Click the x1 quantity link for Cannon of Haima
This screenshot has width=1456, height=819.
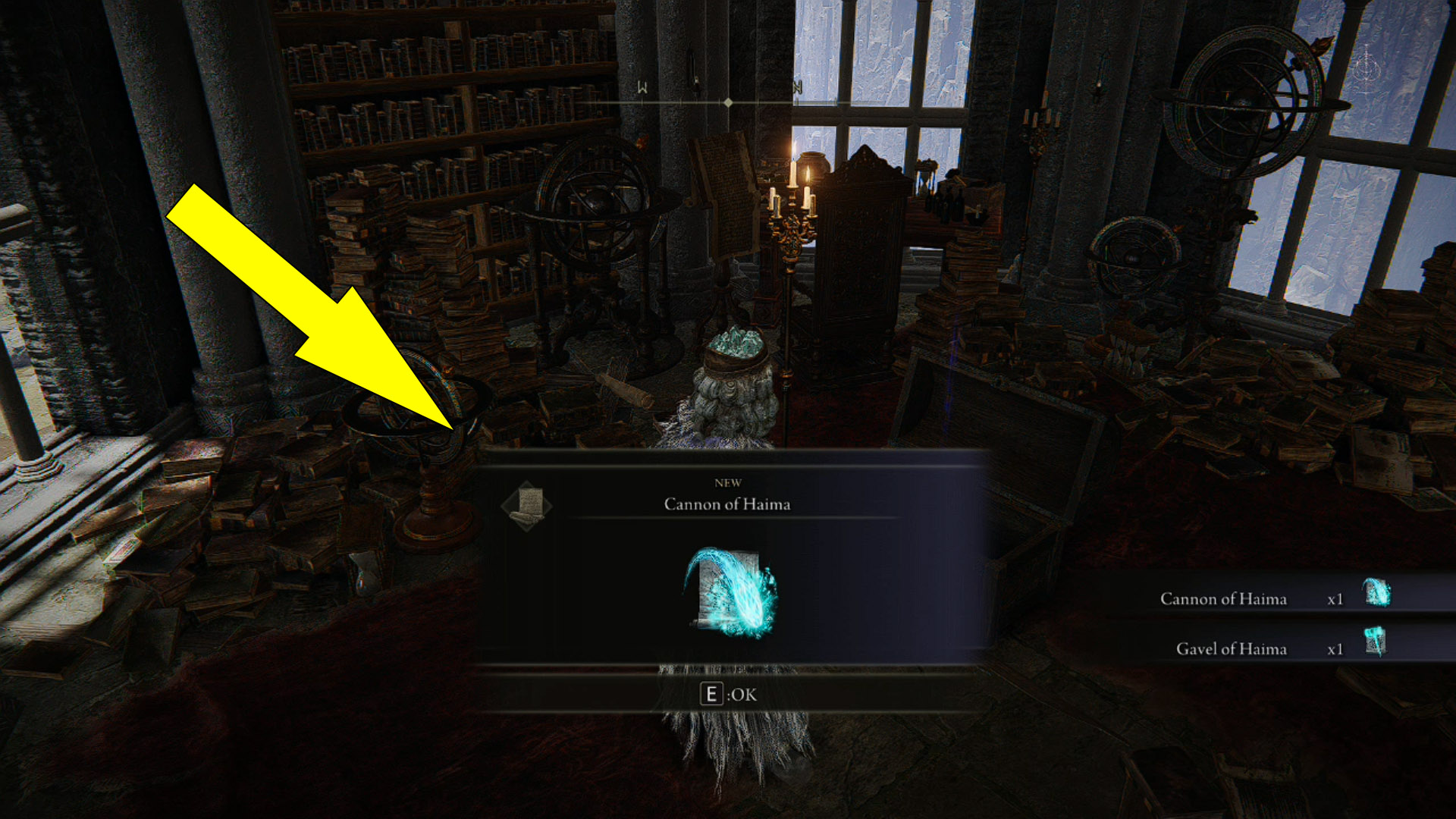1337,598
